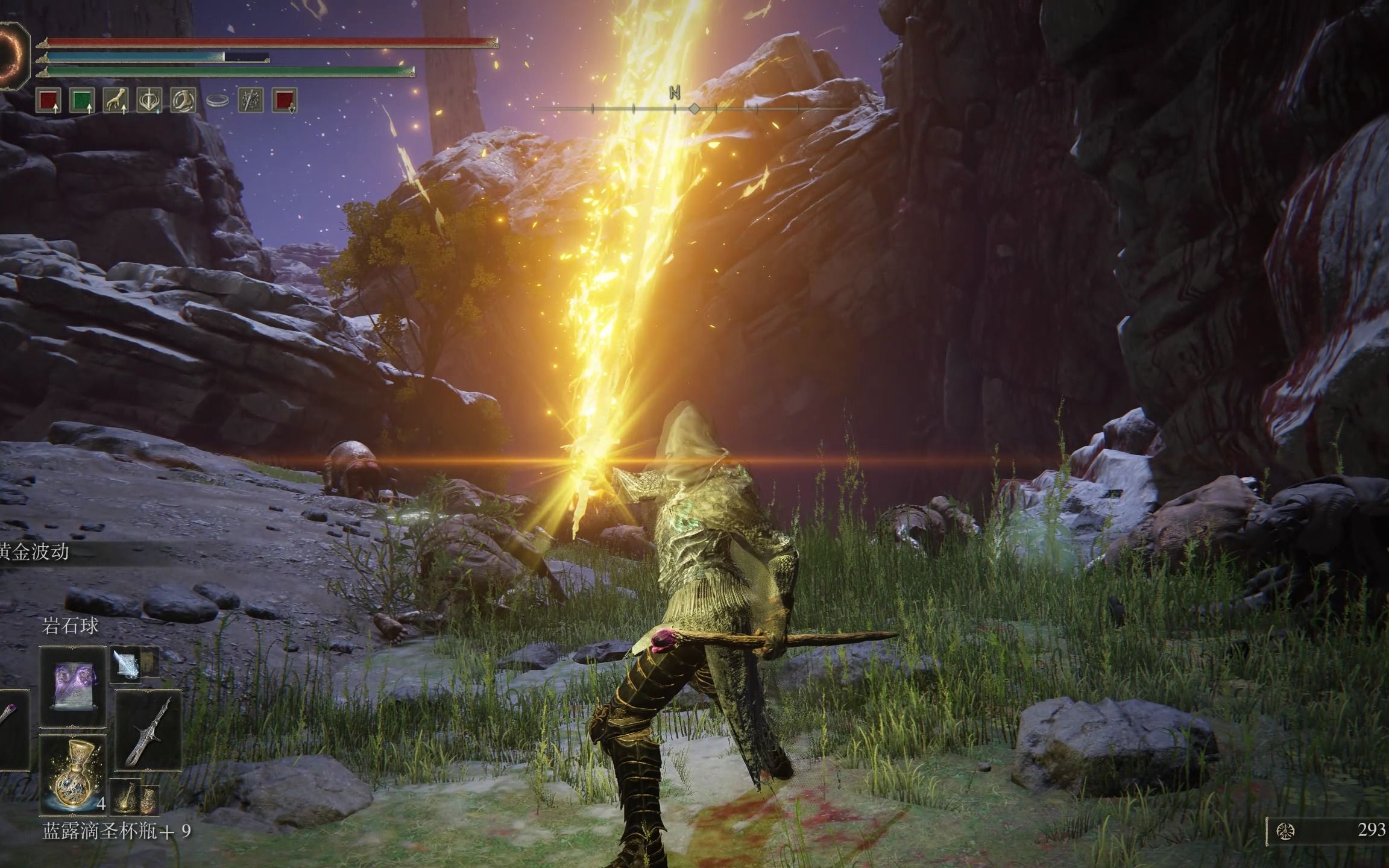
Task: Click the hand with up-arrow buff icon
Action: tap(116, 101)
